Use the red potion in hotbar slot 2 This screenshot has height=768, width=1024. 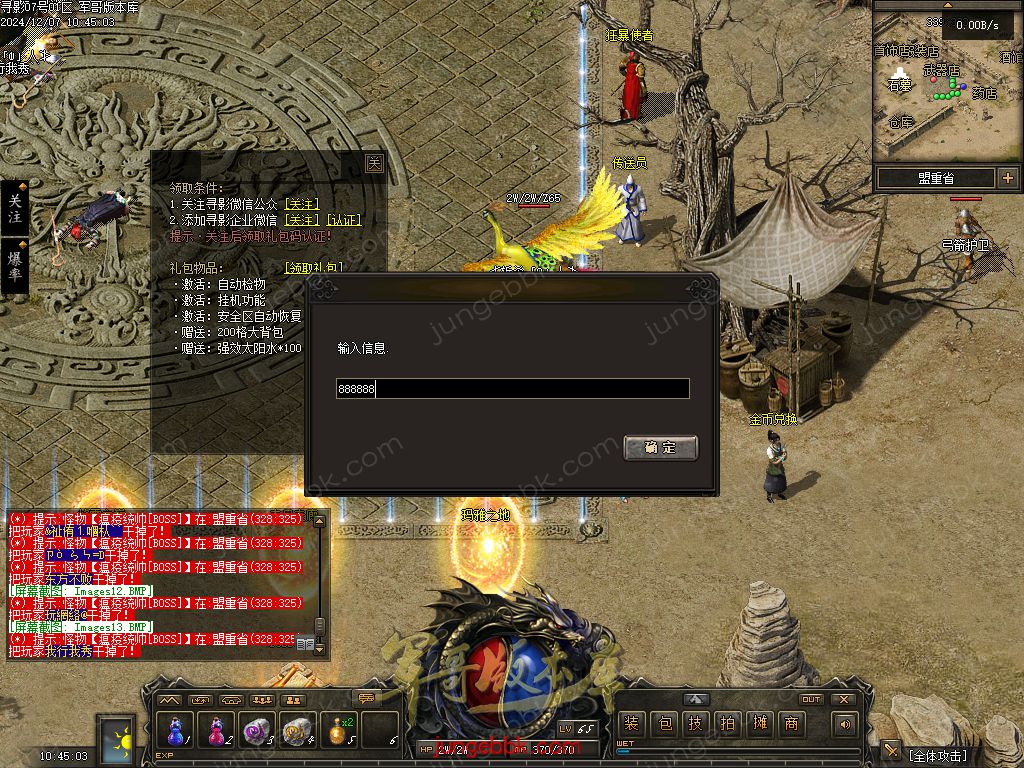(x=216, y=731)
